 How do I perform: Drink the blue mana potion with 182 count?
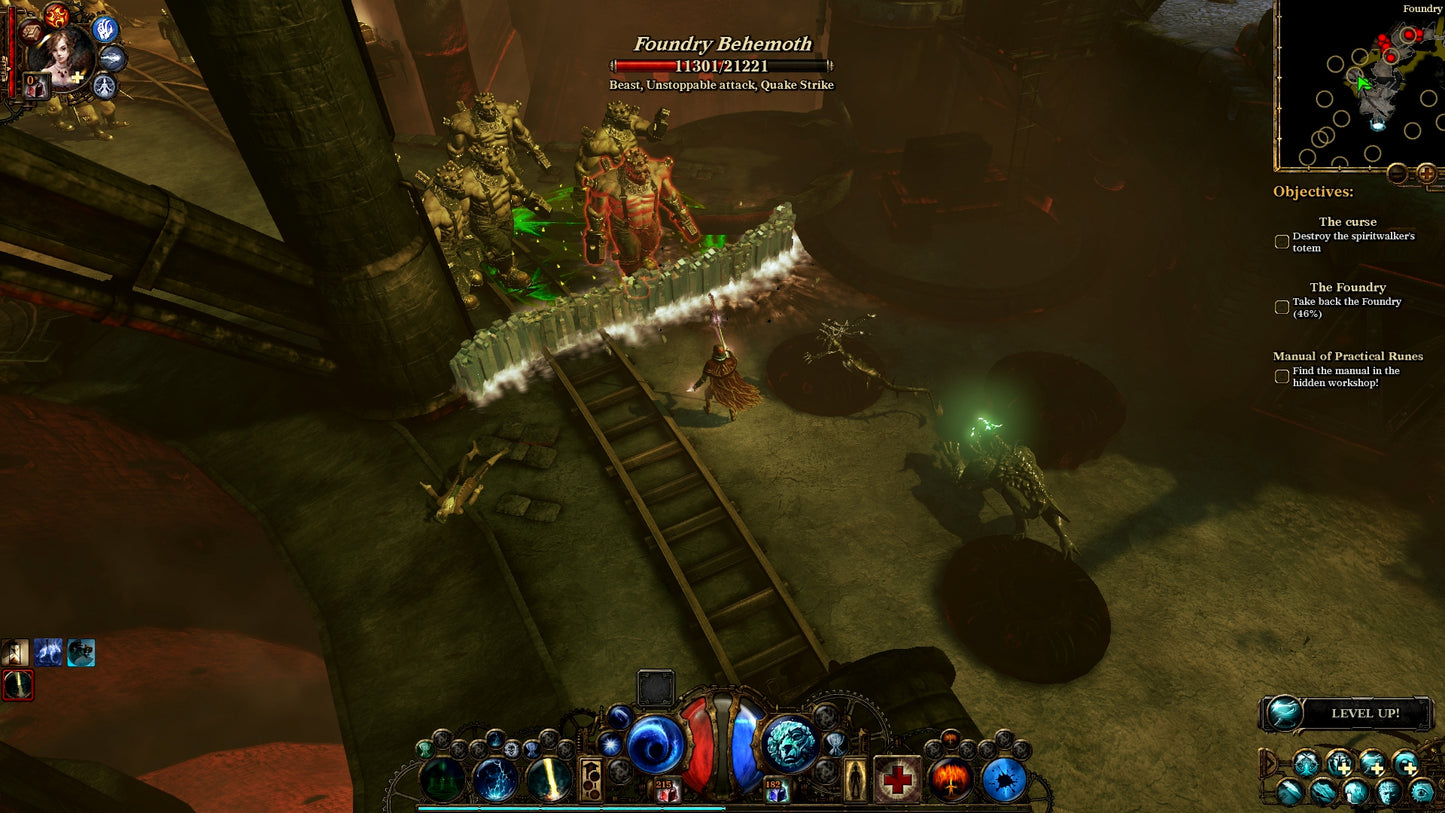tap(776, 790)
